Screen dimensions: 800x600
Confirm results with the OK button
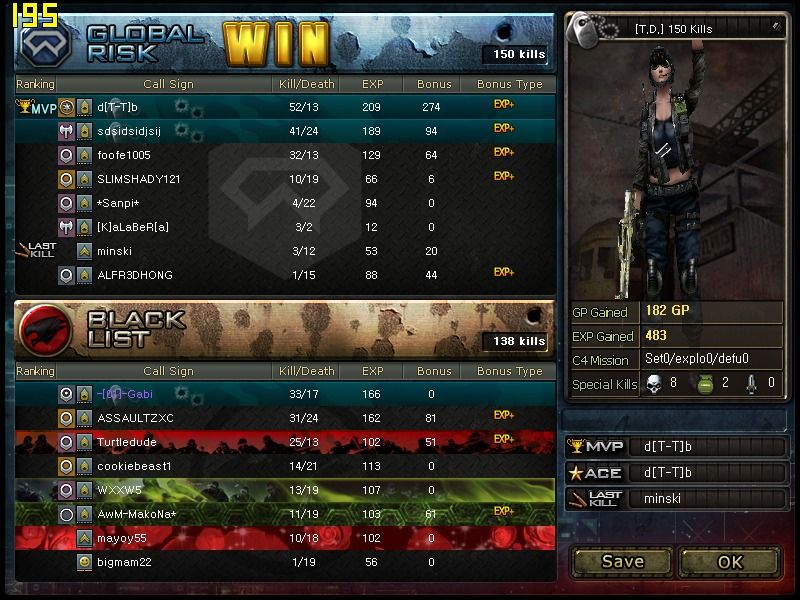pyautogui.click(x=730, y=561)
